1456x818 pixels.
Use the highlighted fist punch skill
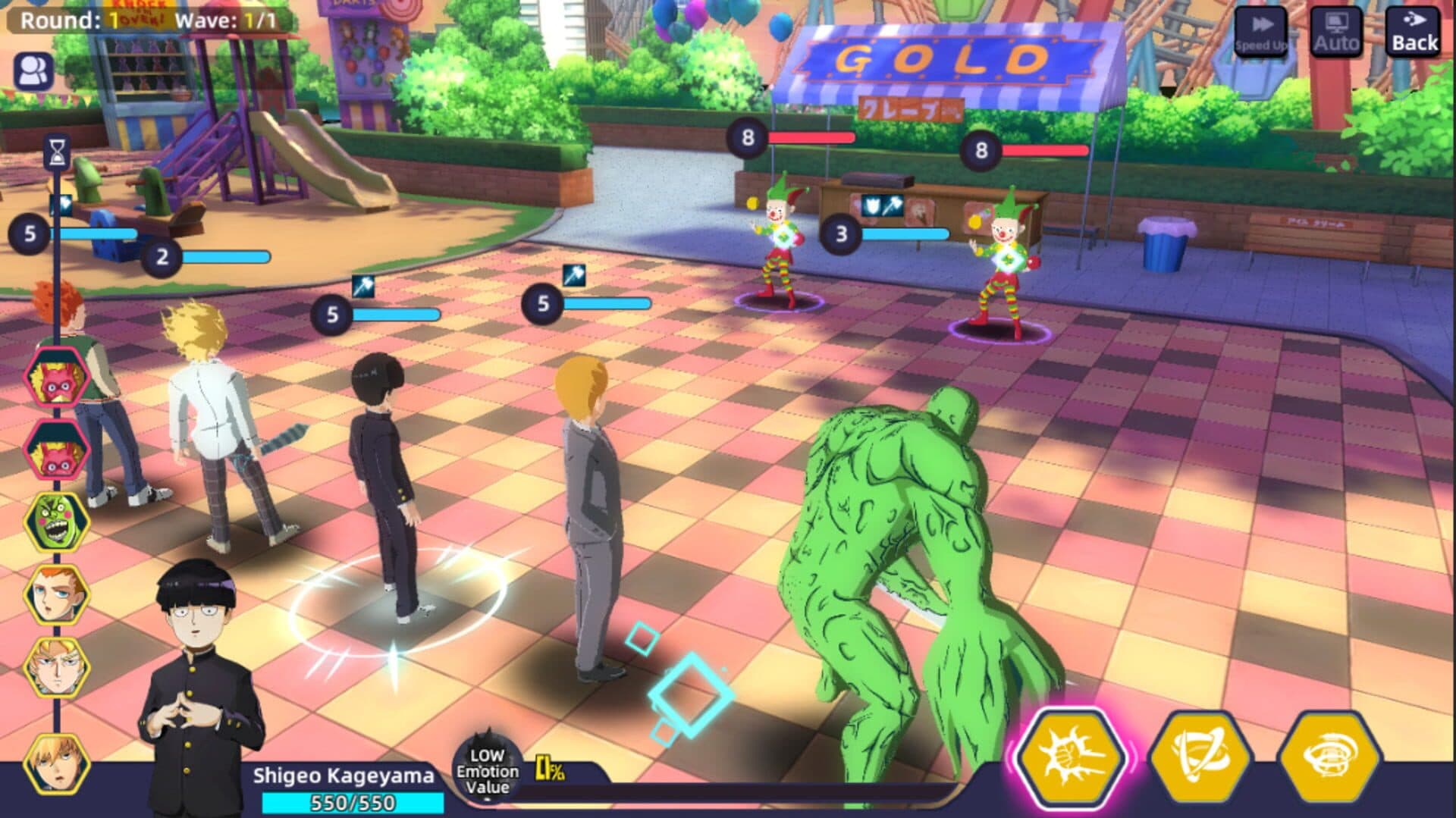[x=1071, y=757]
